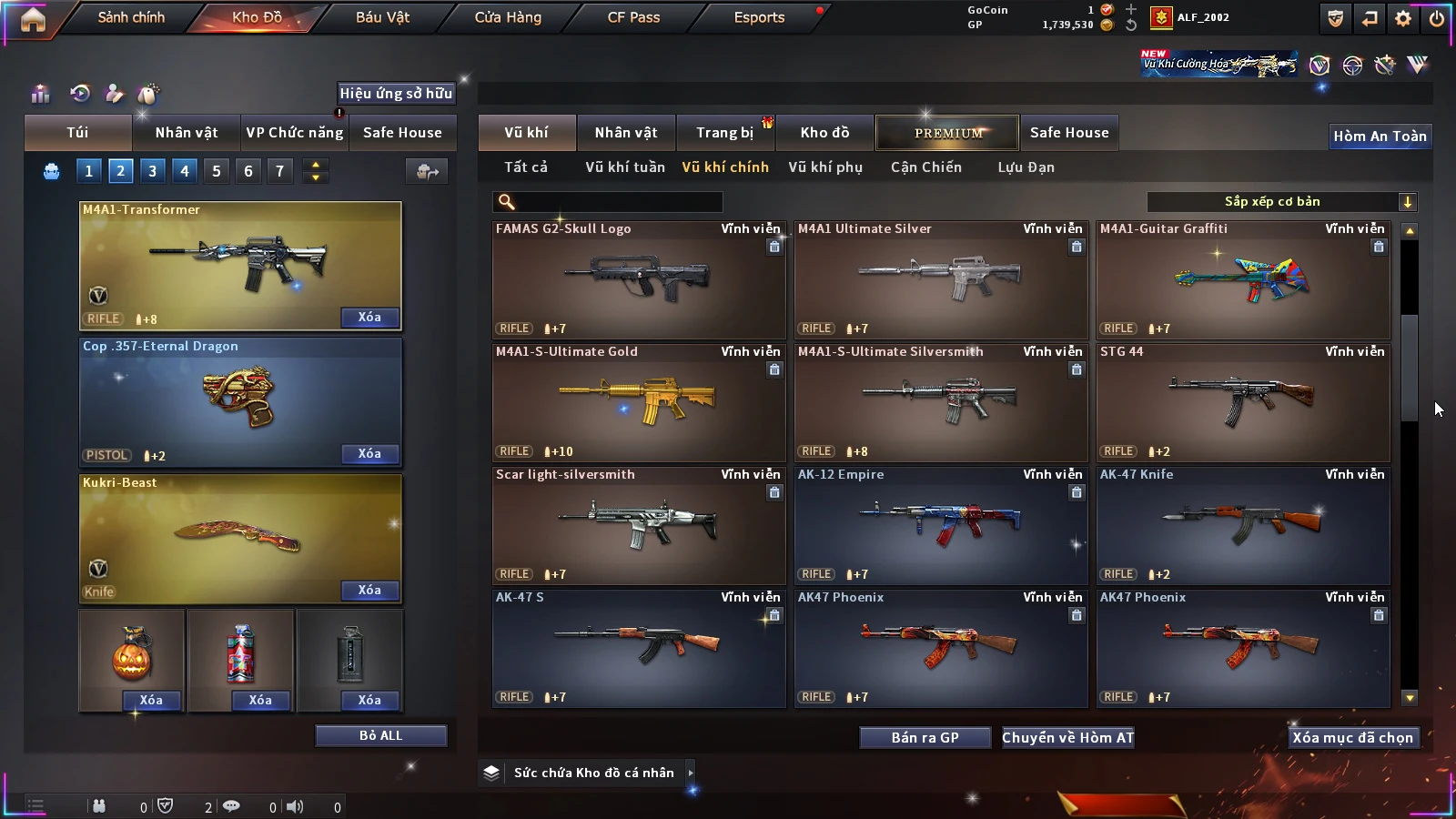Open the Sảnh chính lobby tab
This screenshot has width=1456, height=819.
click(x=131, y=17)
